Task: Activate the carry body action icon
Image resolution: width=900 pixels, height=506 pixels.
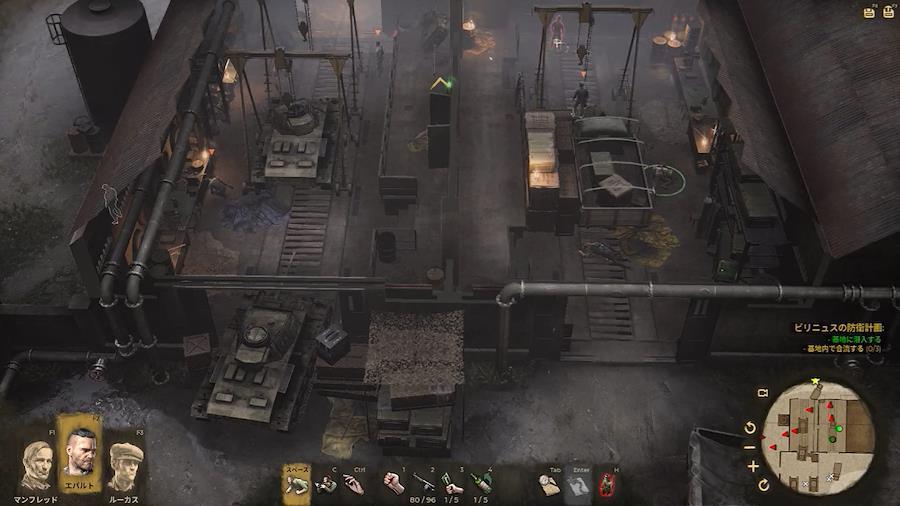Action: point(326,484)
